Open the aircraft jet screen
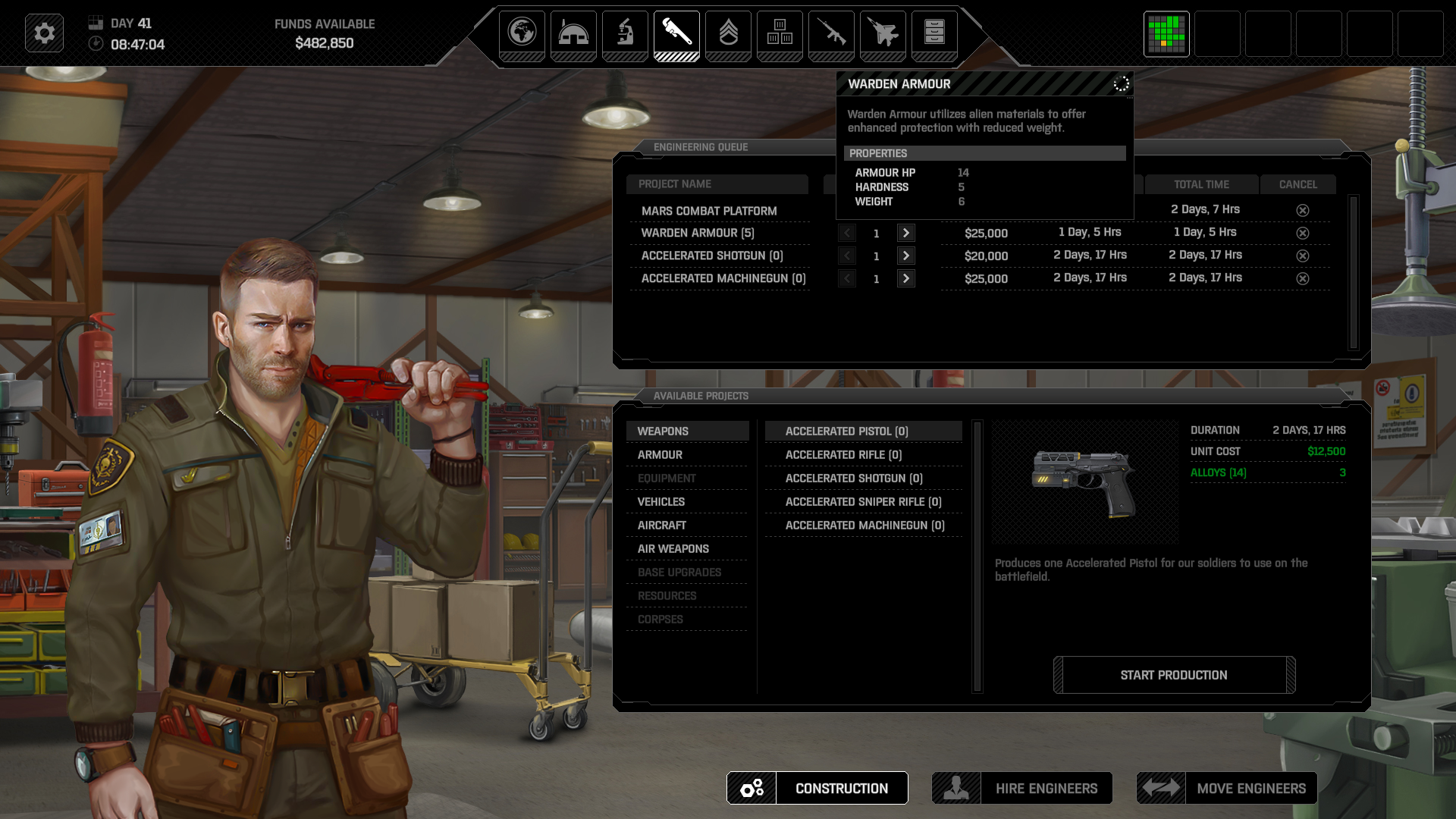The height and width of the screenshot is (819, 1456). click(883, 33)
